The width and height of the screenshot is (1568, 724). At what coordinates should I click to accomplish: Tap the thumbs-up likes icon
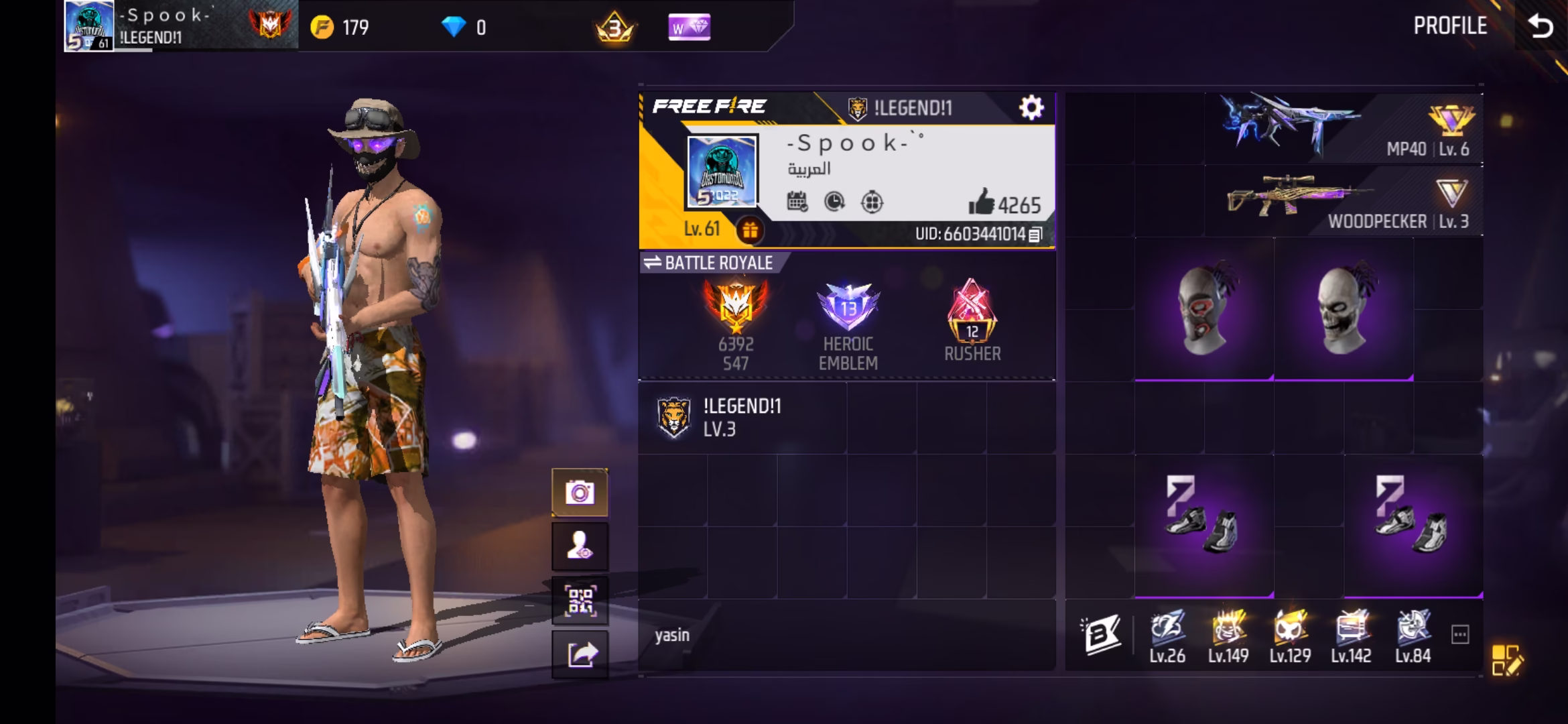pos(981,202)
